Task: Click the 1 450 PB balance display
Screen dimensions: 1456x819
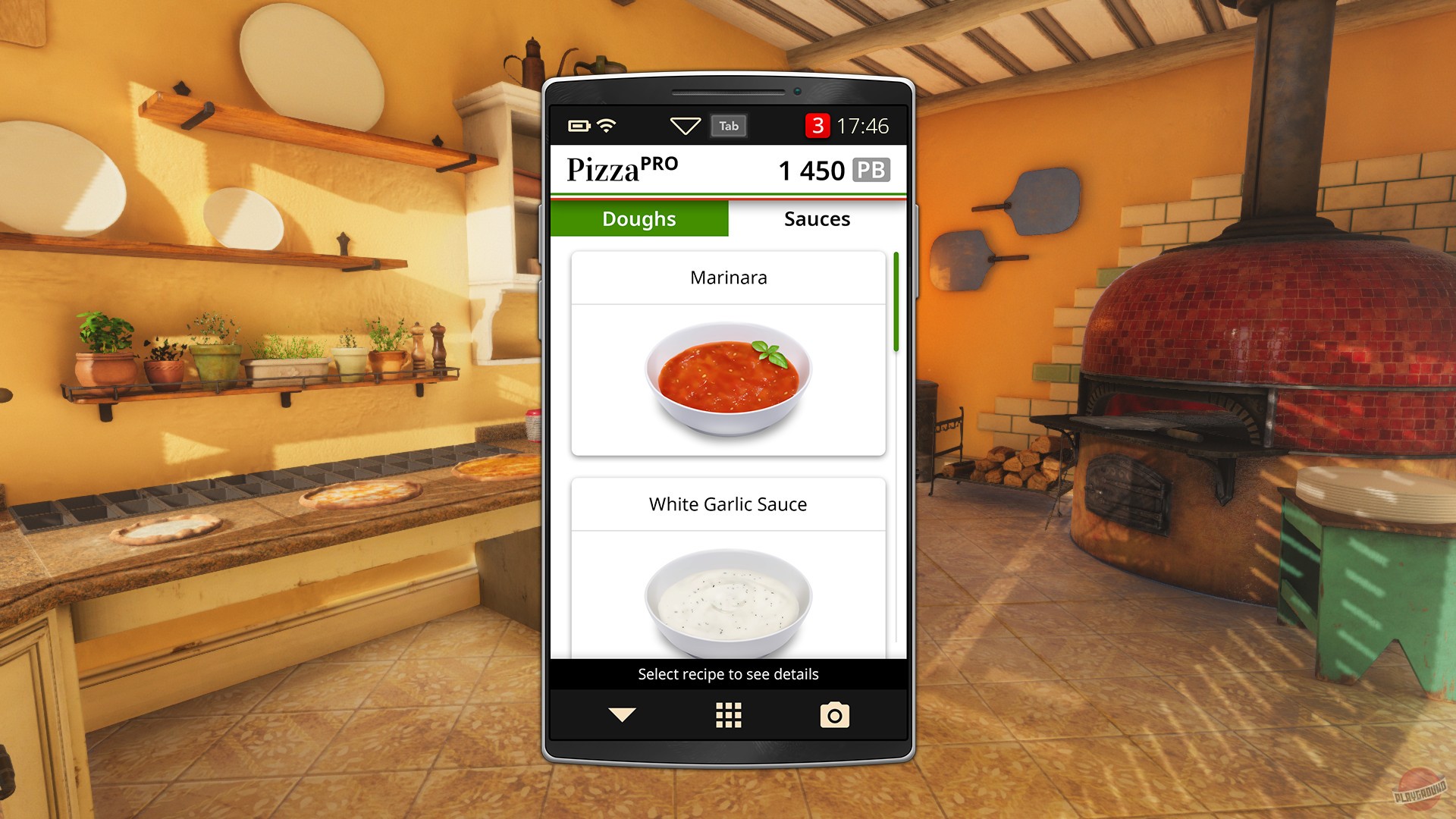Action: coord(811,171)
